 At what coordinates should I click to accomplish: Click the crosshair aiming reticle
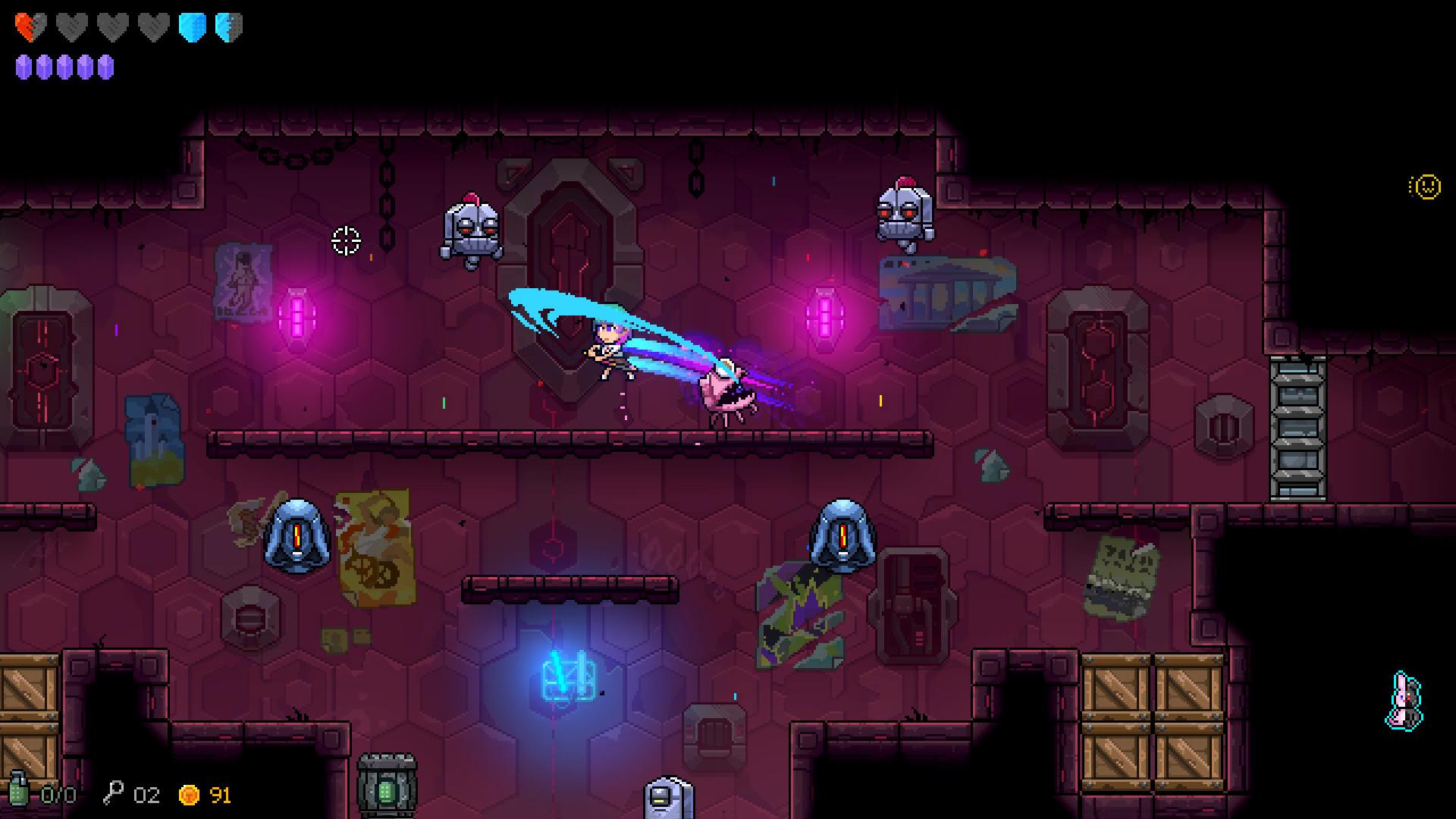tap(345, 241)
